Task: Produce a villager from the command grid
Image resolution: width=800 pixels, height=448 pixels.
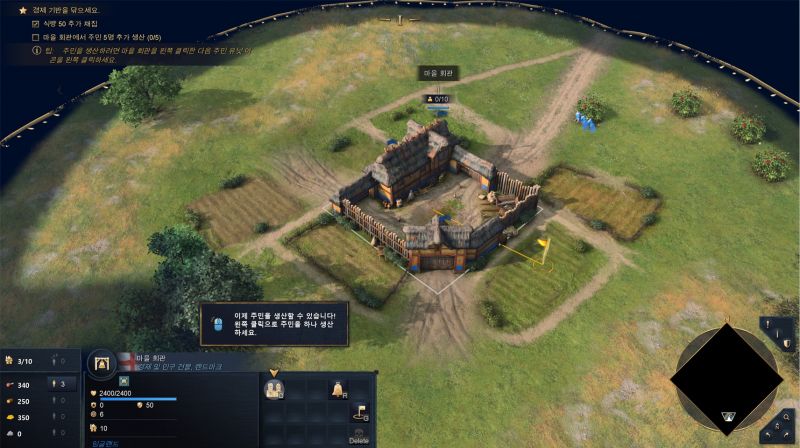Action: coord(272,389)
